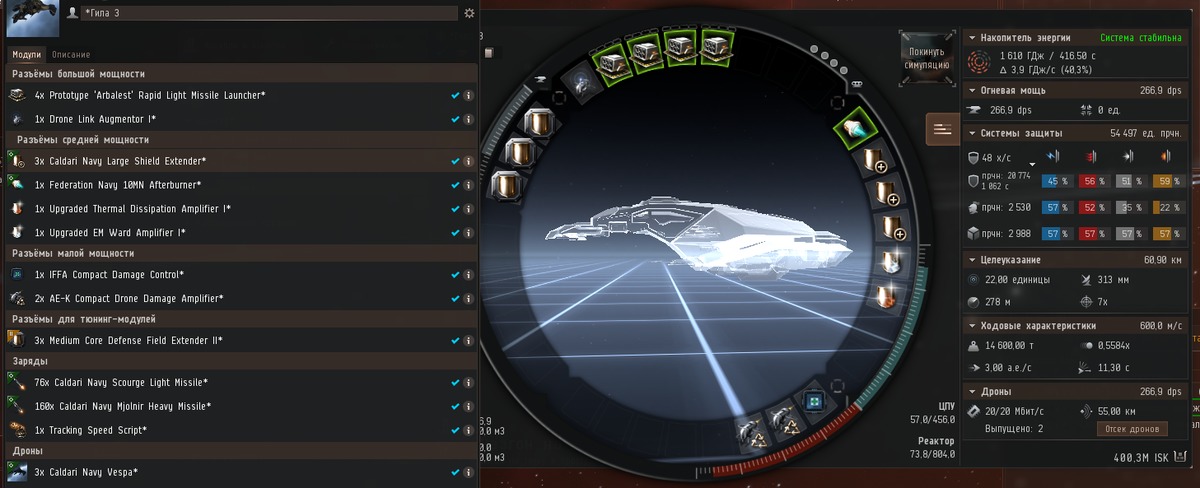Image resolution: width=1200 pixels, height=488 pixels.
Task: Click the hamburger panel toggle button
Action: (943, 129)
